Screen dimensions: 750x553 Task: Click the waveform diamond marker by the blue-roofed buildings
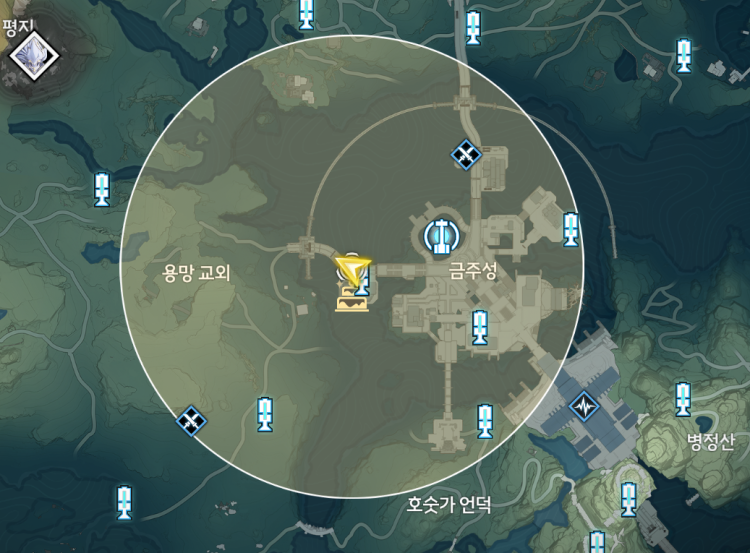[x=583, y=406]
